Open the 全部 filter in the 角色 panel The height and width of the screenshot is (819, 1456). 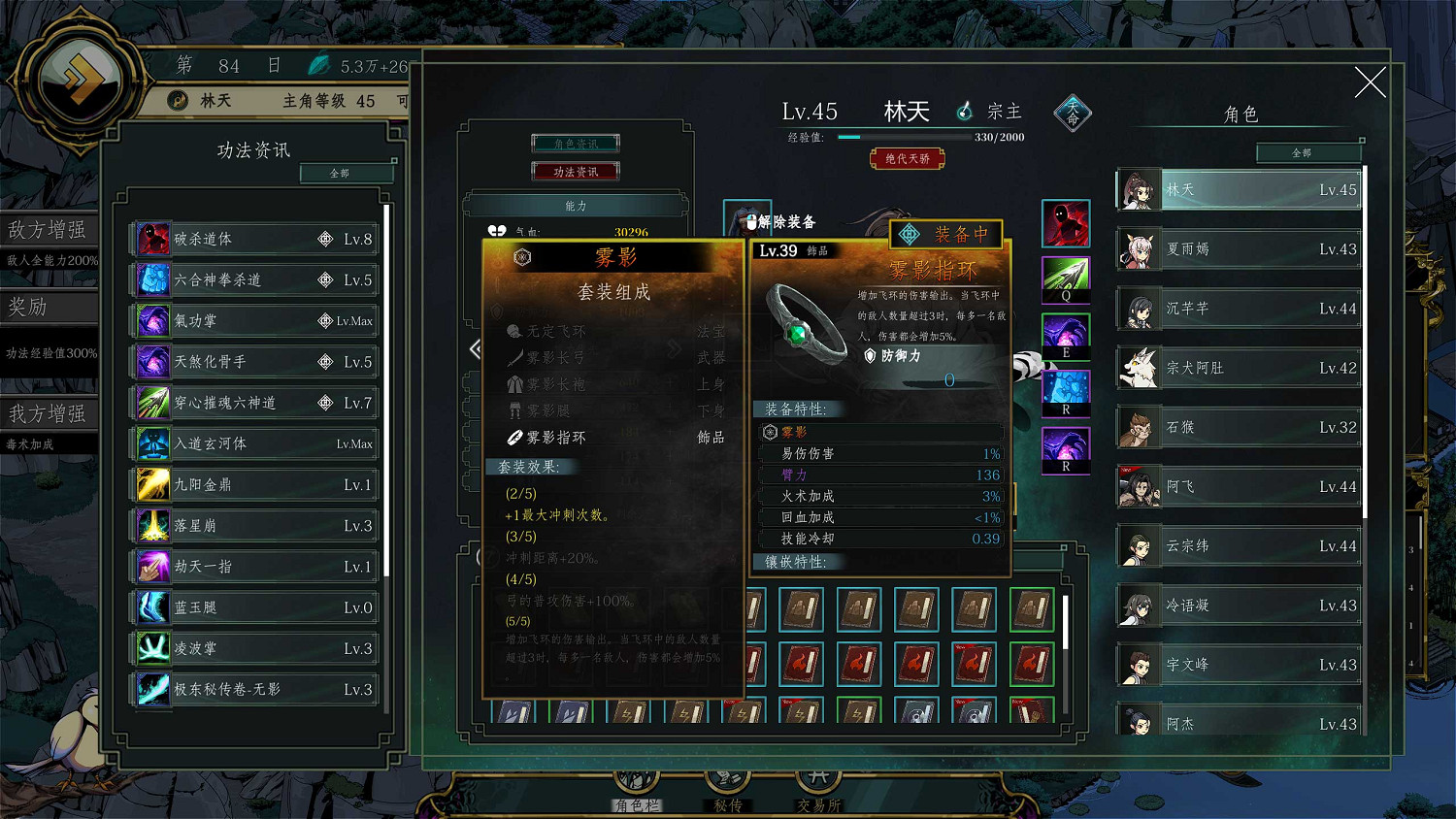coord(1309,152)
